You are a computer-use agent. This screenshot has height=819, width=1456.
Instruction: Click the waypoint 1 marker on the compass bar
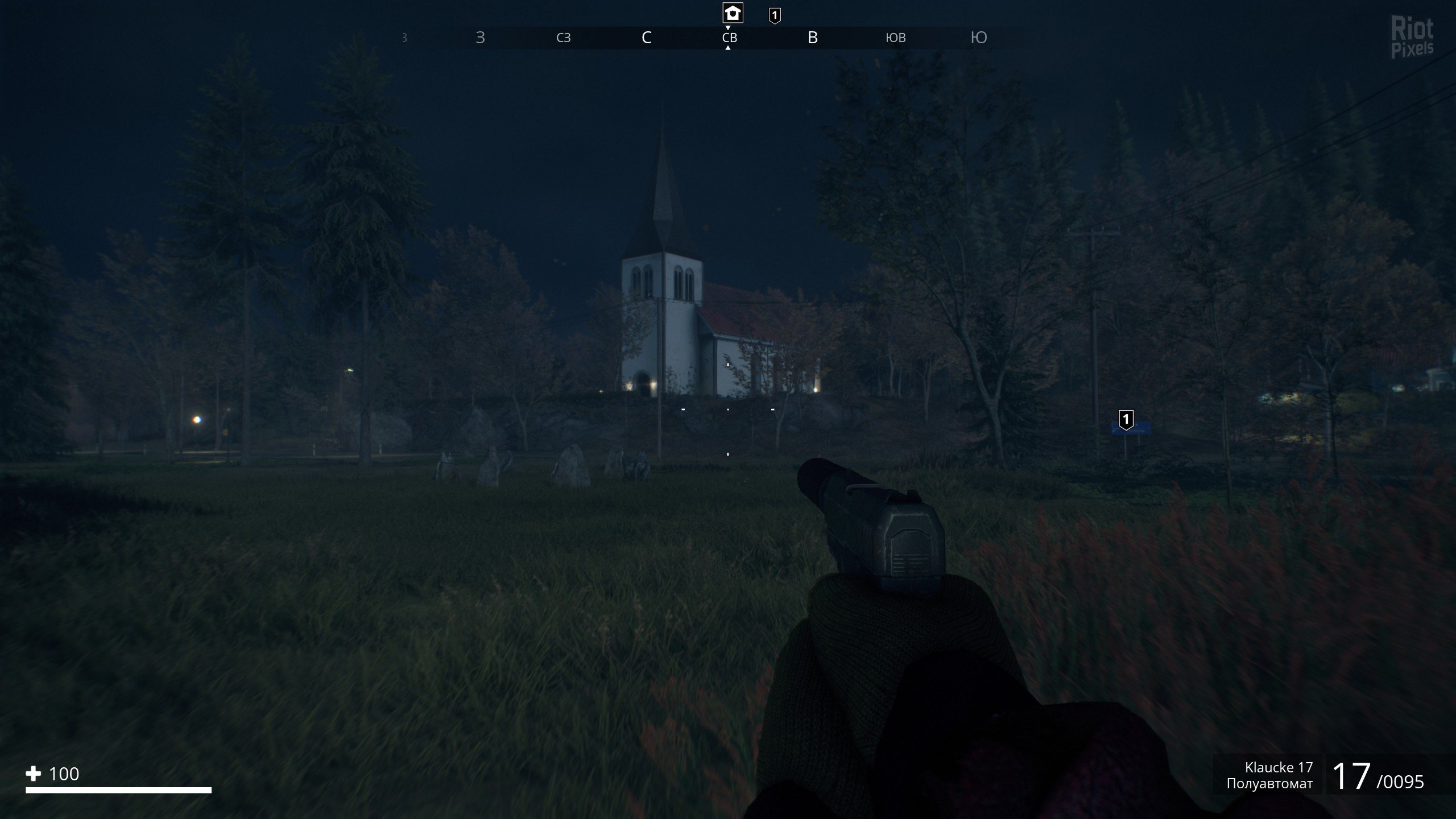[x=775, y=15]
